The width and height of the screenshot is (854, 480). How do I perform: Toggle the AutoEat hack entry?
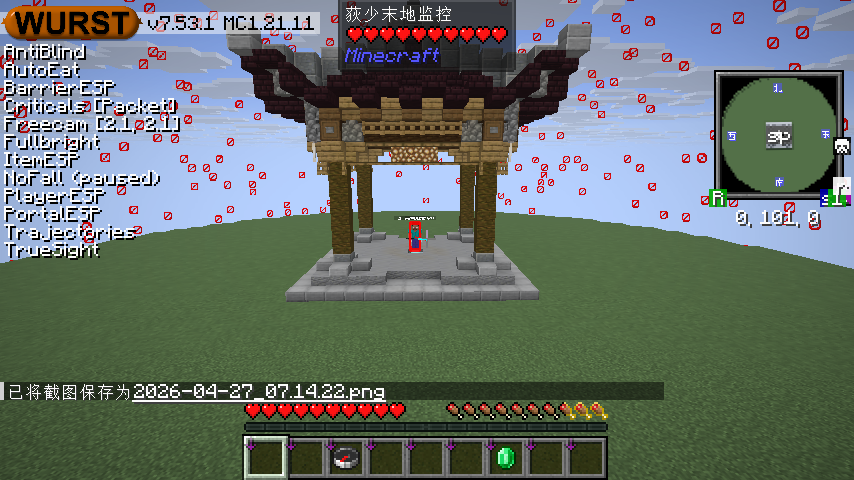tap(42, 70)
